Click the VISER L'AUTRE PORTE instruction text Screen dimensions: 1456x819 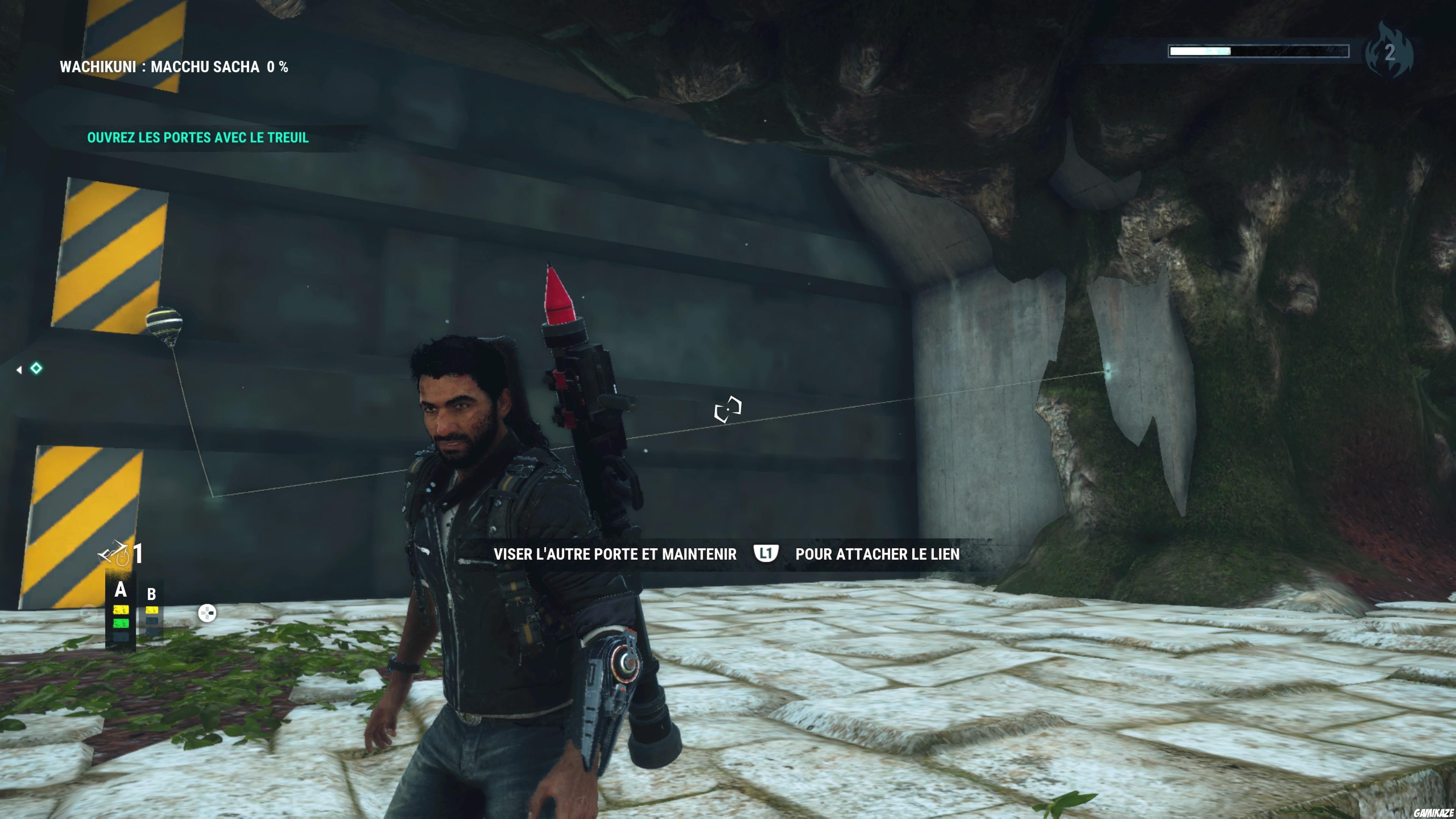(615, 554)
